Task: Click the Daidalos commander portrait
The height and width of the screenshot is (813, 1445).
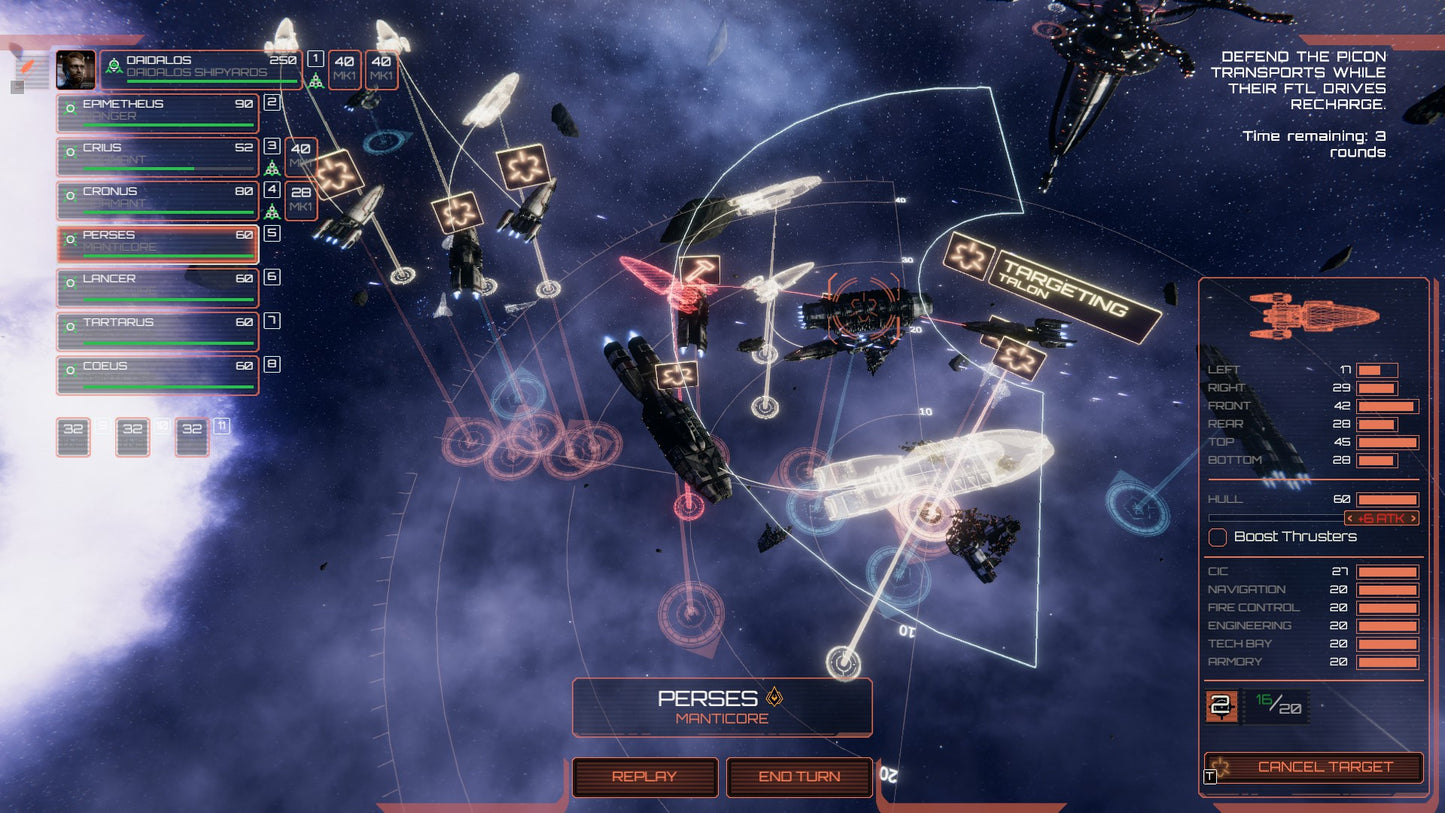Action: [76, 71]
